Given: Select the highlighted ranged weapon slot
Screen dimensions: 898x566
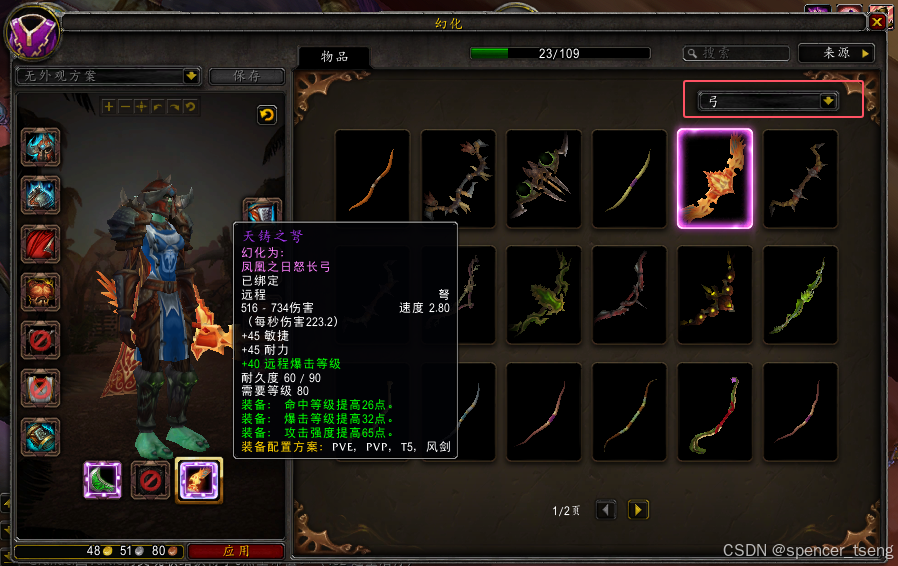Looking at the screenshot, I should 198,479.
